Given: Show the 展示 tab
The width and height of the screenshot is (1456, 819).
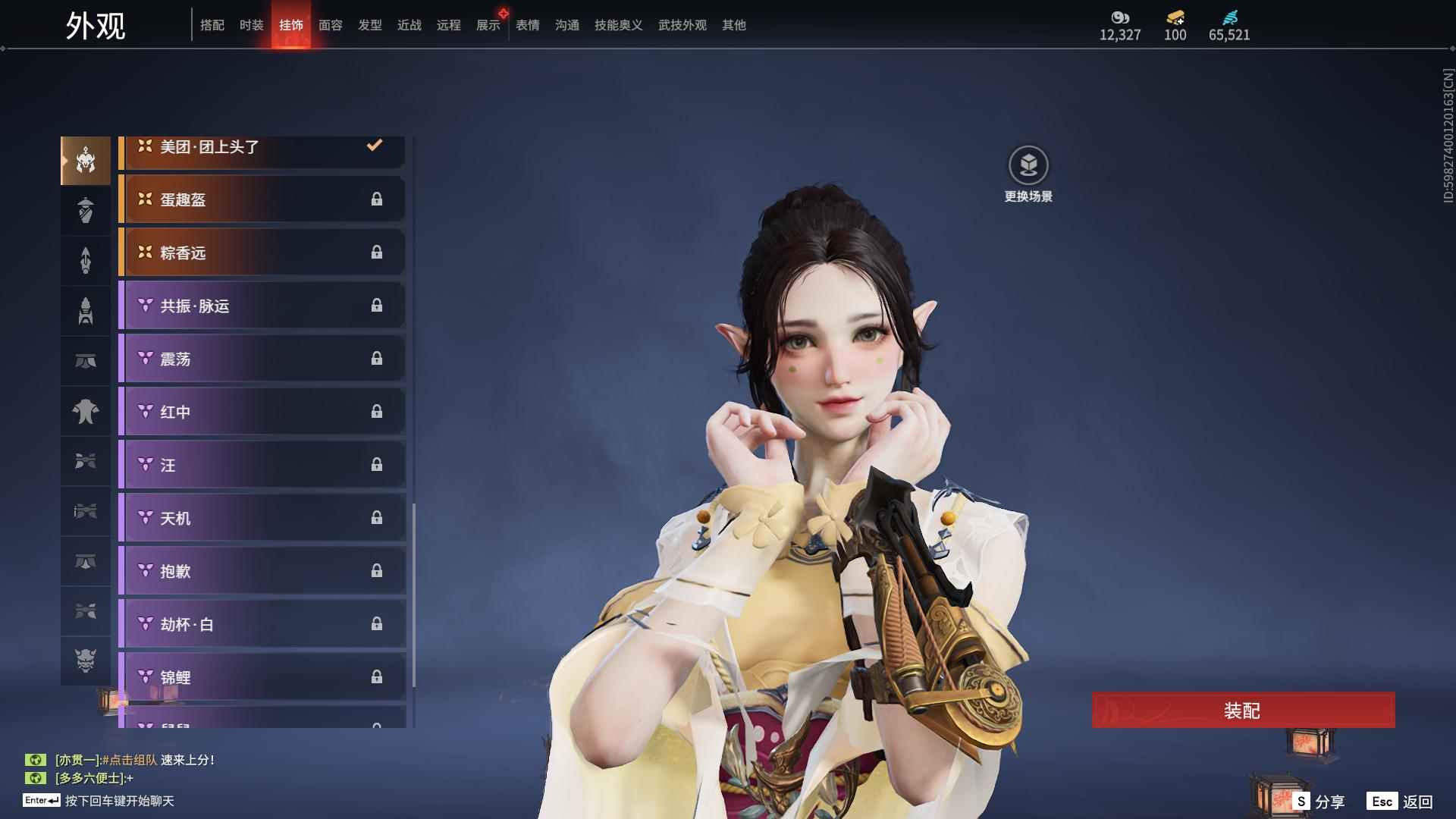Looking at the screenshot, I should [488, 25].
